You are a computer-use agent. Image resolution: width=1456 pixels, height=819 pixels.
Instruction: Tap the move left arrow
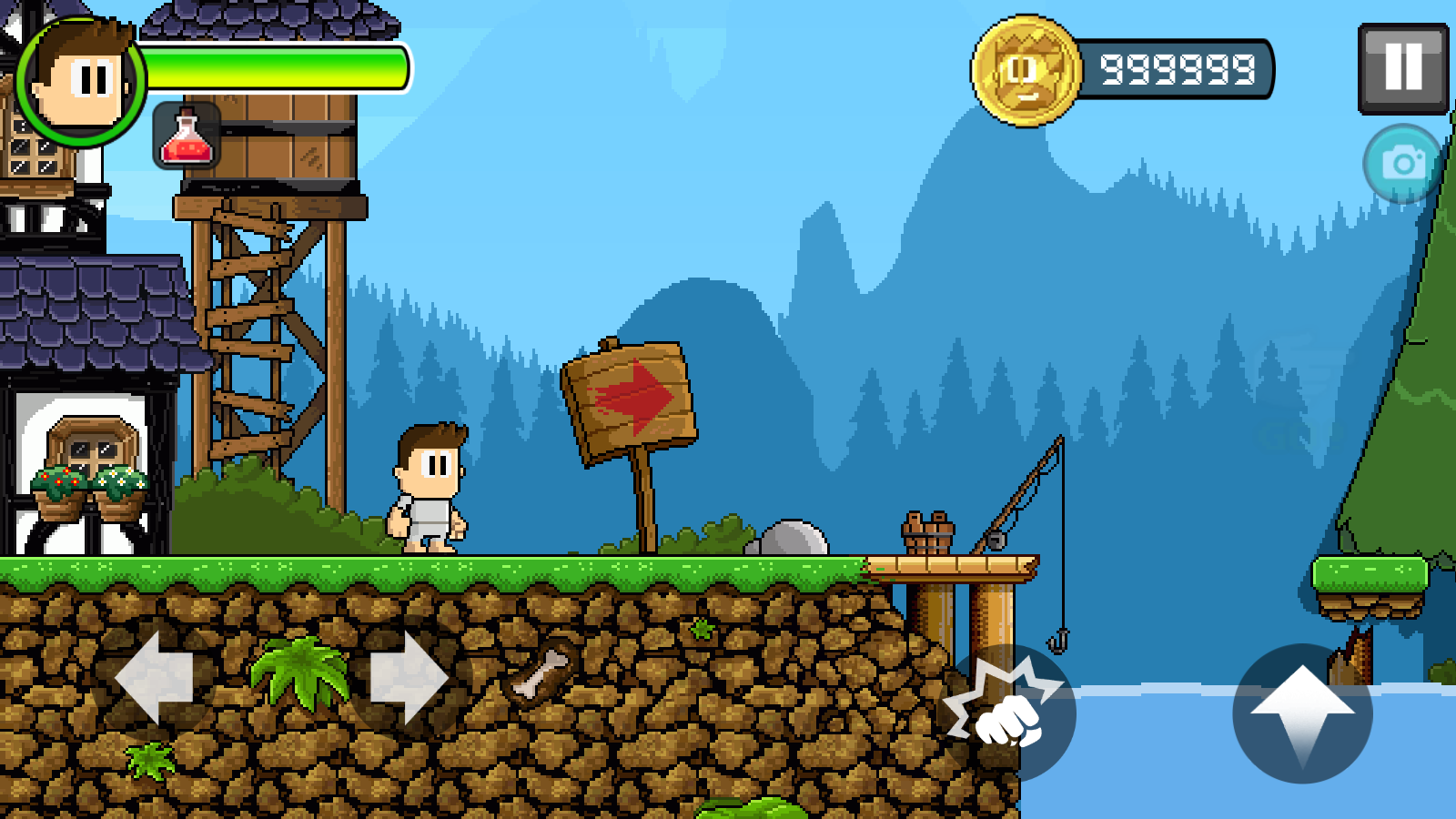coord(155,678)
